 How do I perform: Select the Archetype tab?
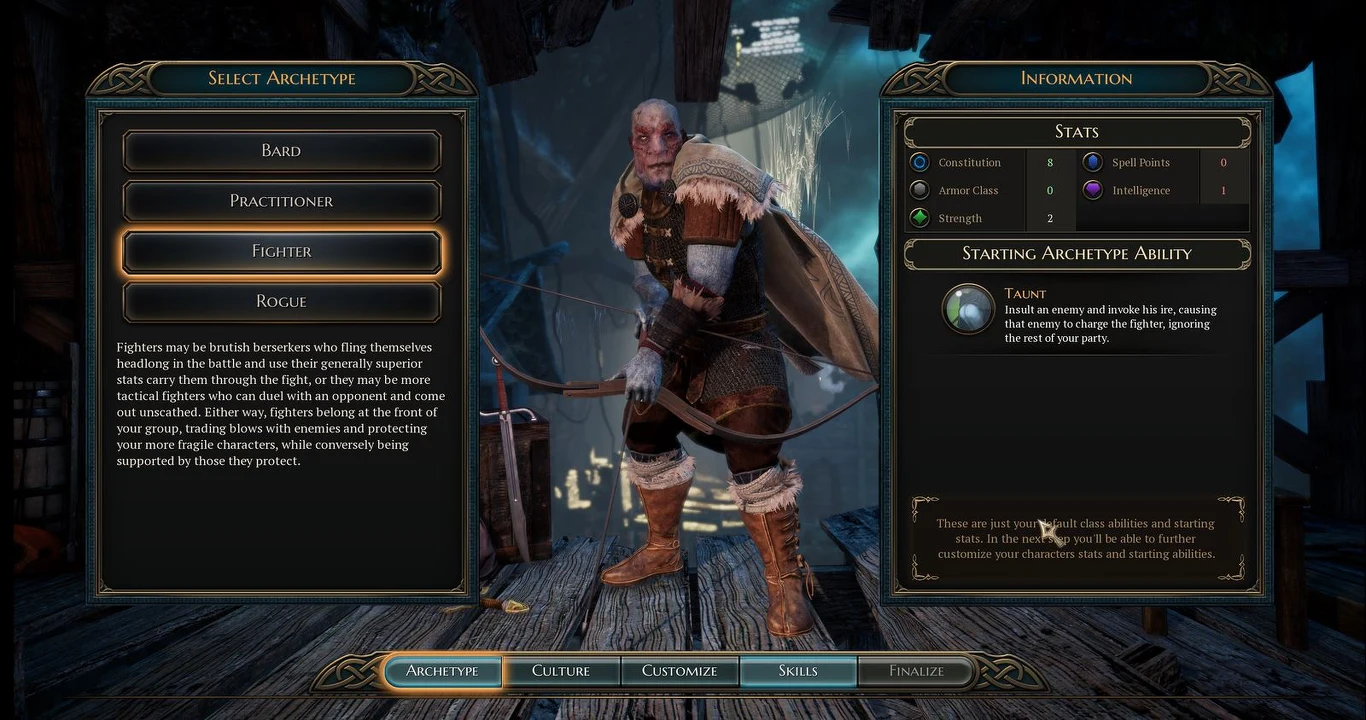click(443, 671)
